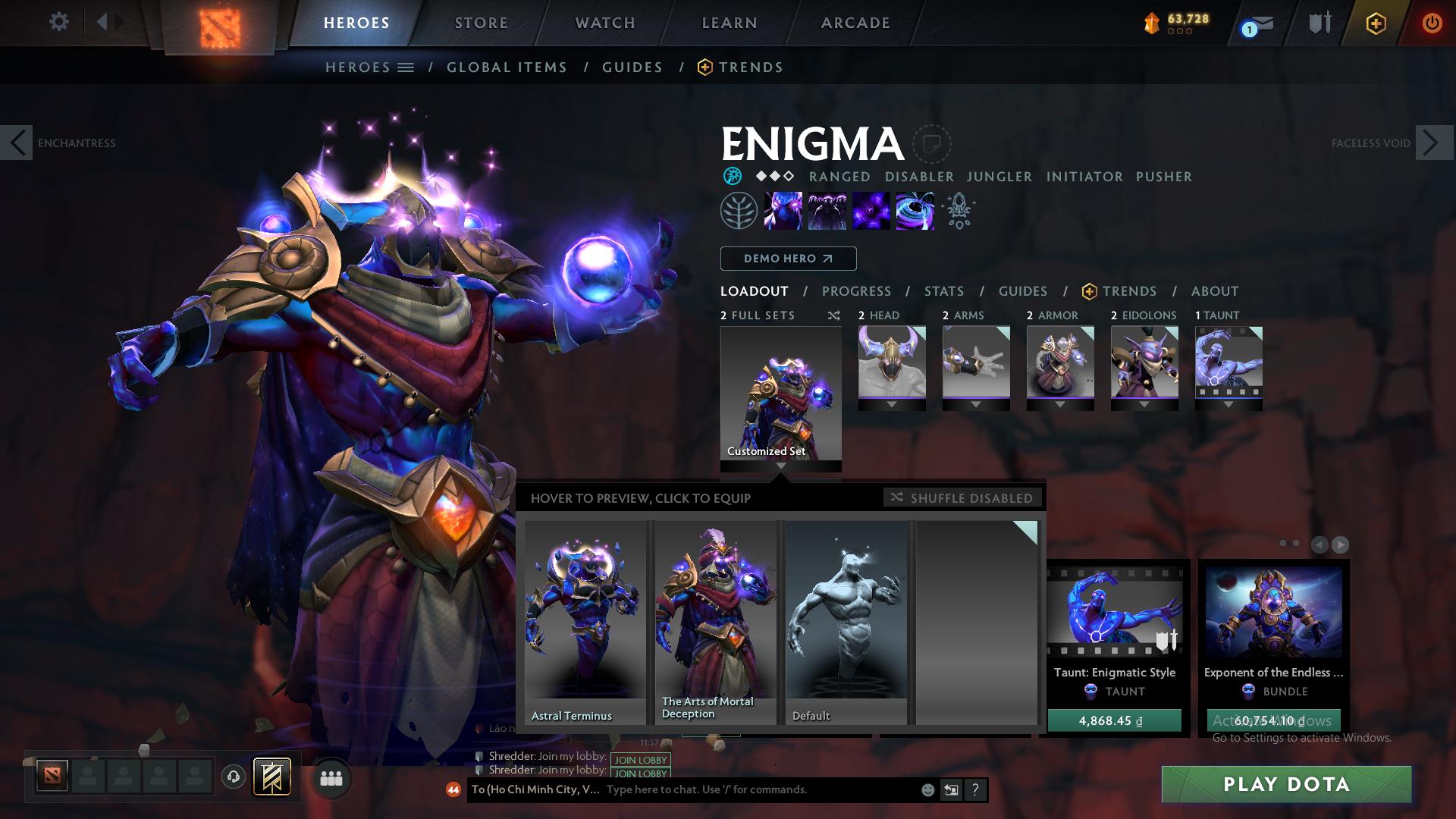Click the Midnight Pulse ability icon

point(870,211)
